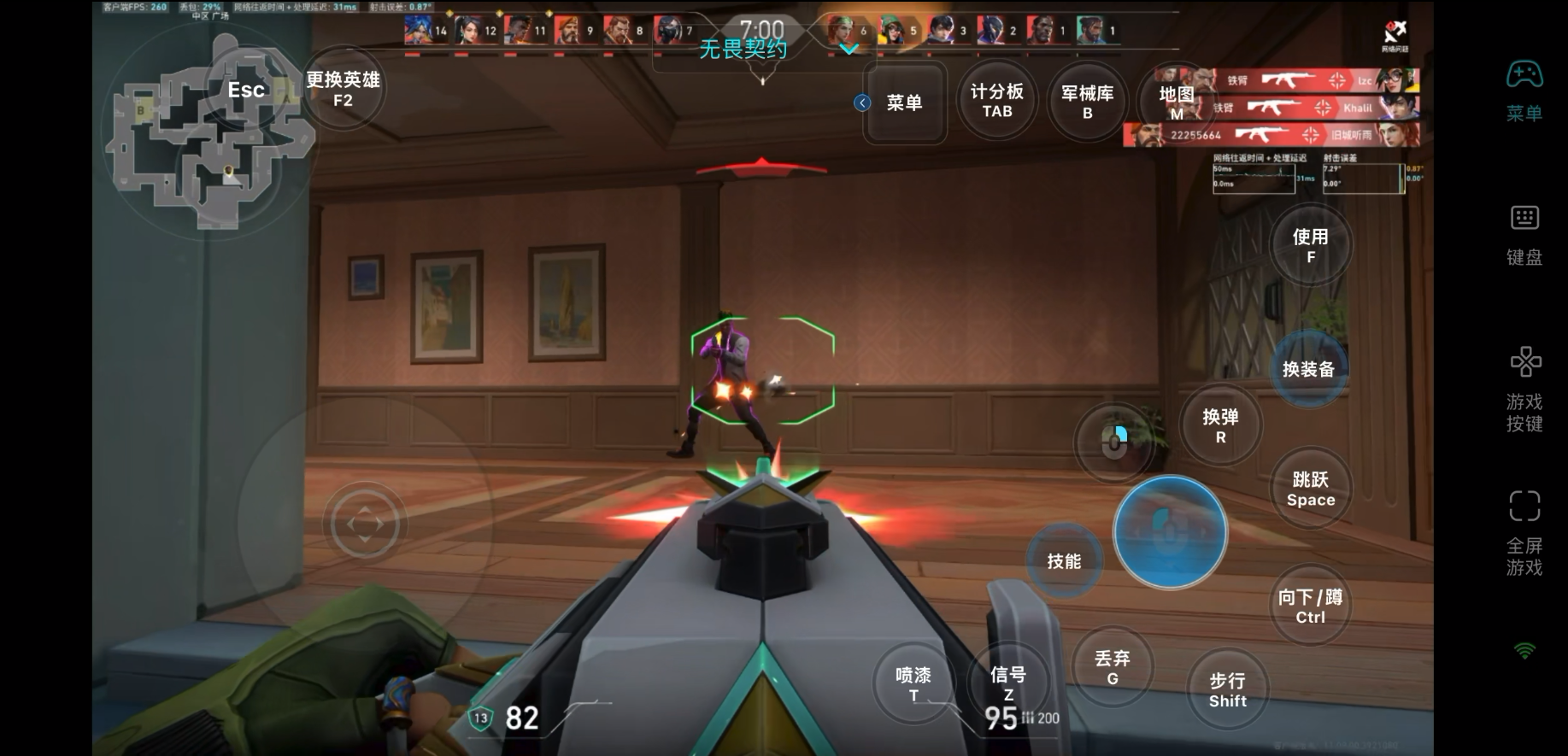Jump using the 跳跃 Space button
The width and height of the screenshot is (1568, 756).
[1310, 489]
